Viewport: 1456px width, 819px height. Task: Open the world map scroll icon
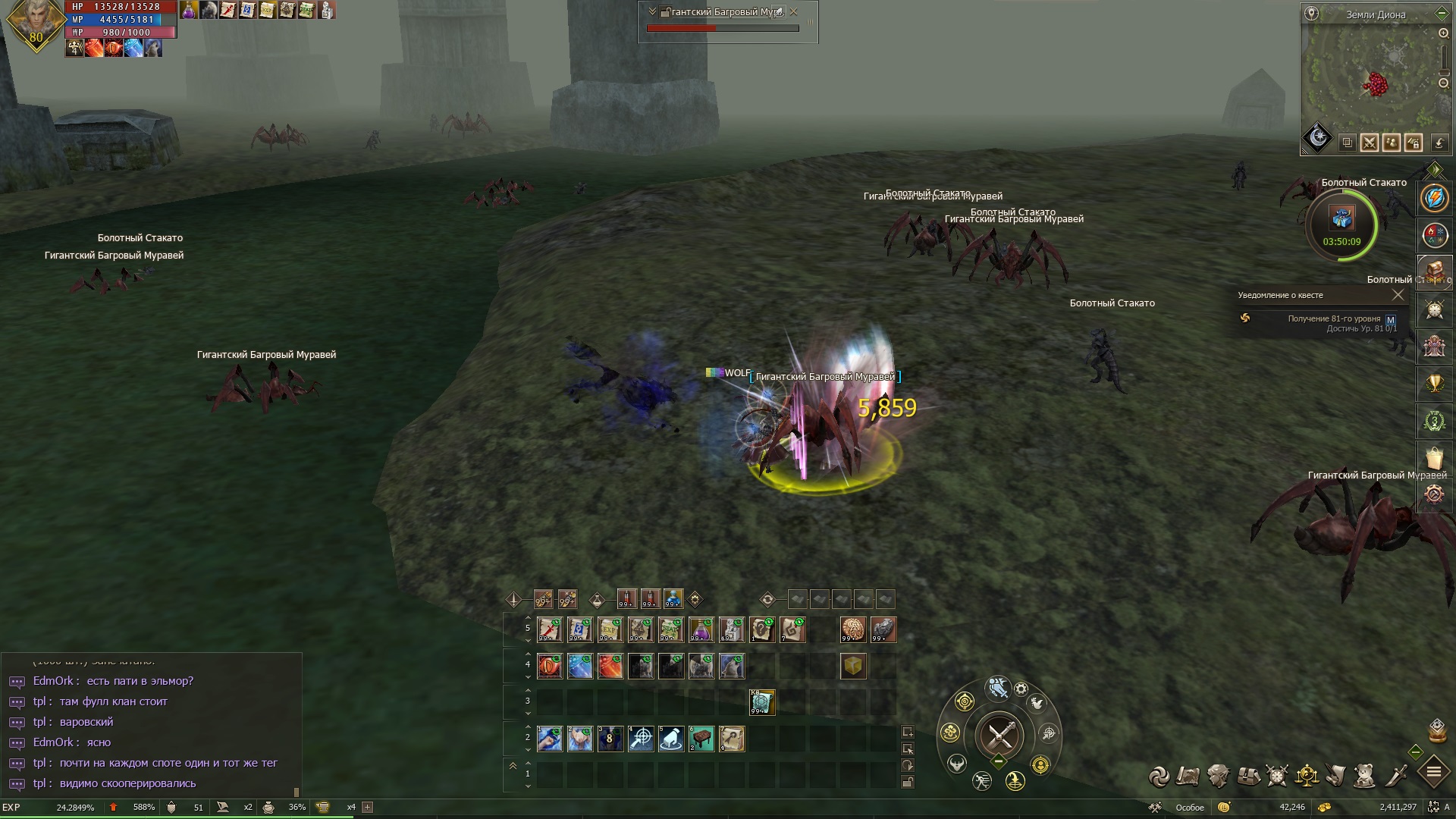pyautogui.click(x=1188, y=776)
